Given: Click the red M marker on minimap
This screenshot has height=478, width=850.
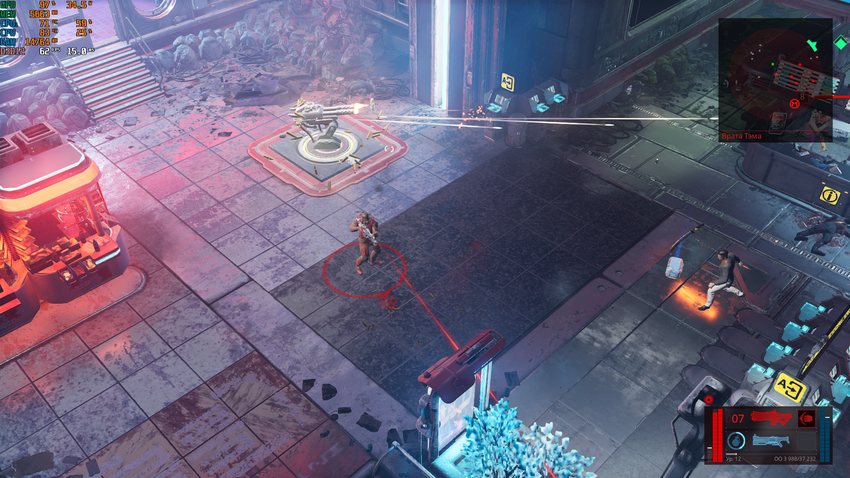Looking at the screenshot, I should tap(794, 101).
